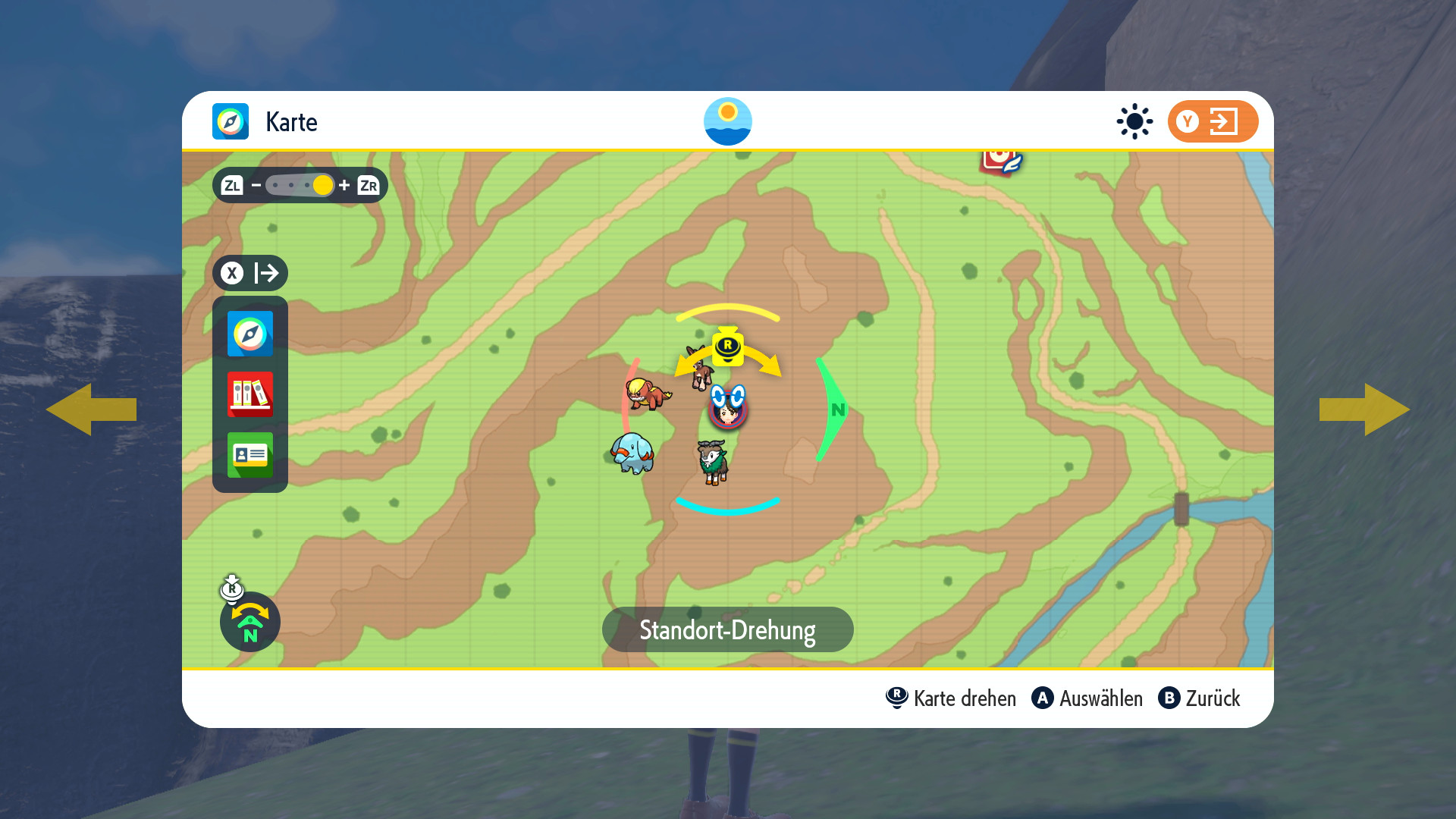Click the weather sun icon
The height and width of the screenshot is (819, 1456).
click(x=1134, y=121)
